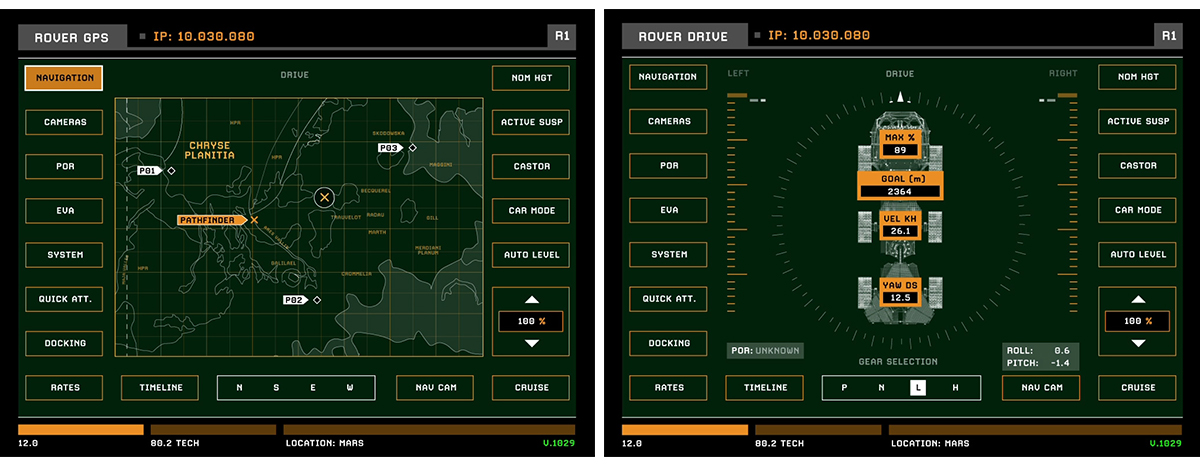Select the P02 map waypoint
Viewport: 1200px width, 466px height.
tap(294, 300)
